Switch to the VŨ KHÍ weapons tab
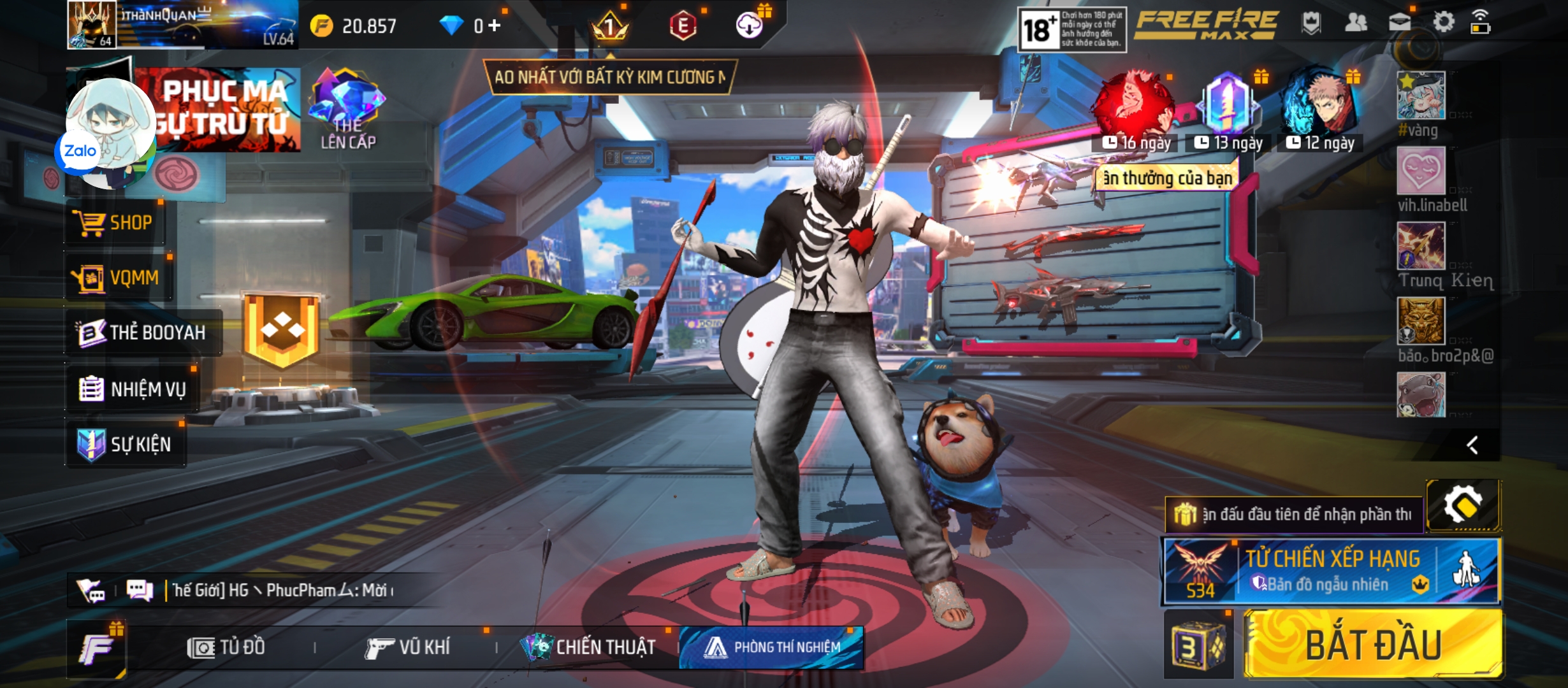The height and width of the screenshot is (688, 1568). pyautogui.click(x=408, y=648)
